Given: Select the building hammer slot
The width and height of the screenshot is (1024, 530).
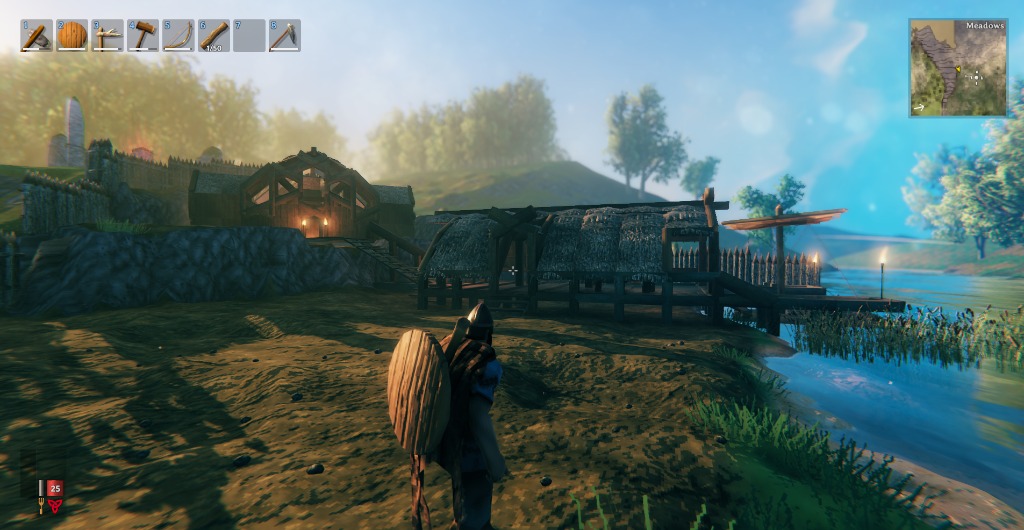Looking at the screenshot, I should pos(143,36).
